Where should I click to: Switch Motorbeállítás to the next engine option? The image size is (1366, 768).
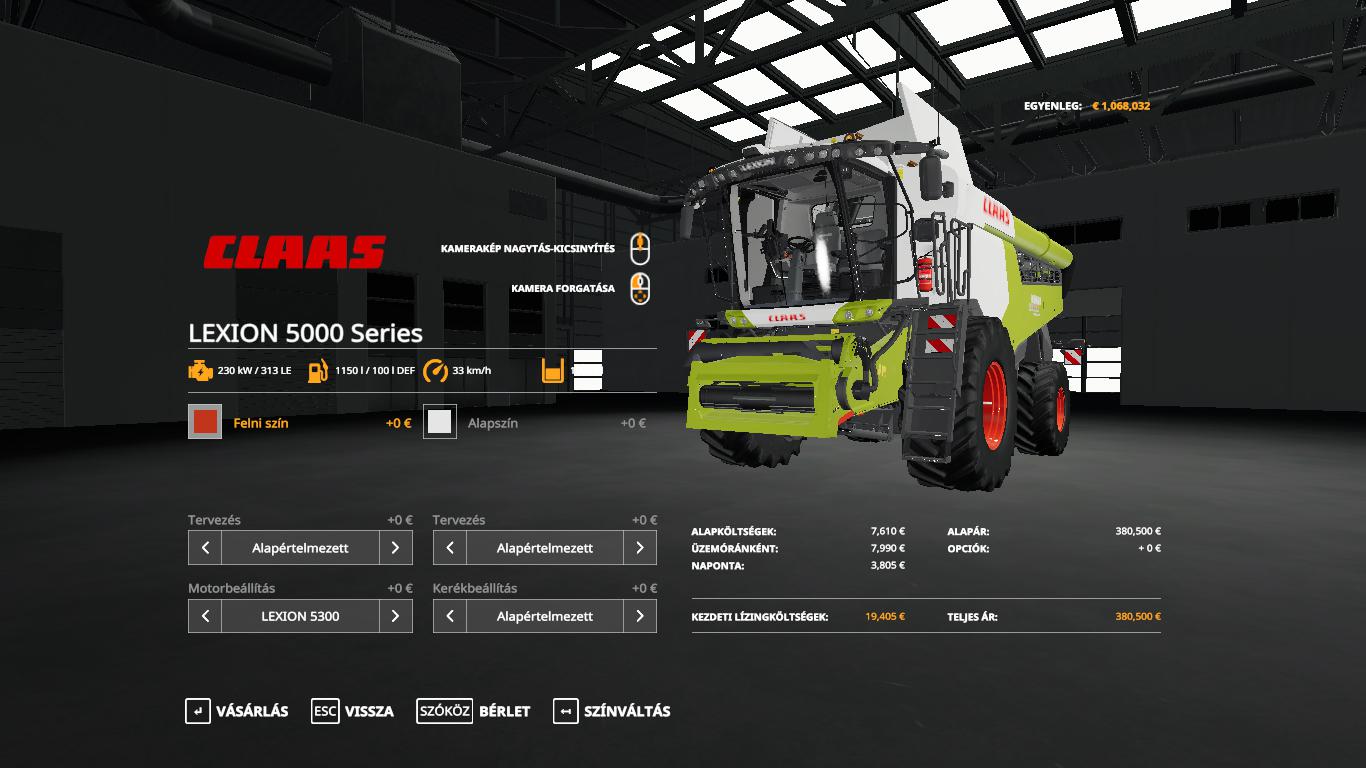pyautogui.click(x=395, y=616)
